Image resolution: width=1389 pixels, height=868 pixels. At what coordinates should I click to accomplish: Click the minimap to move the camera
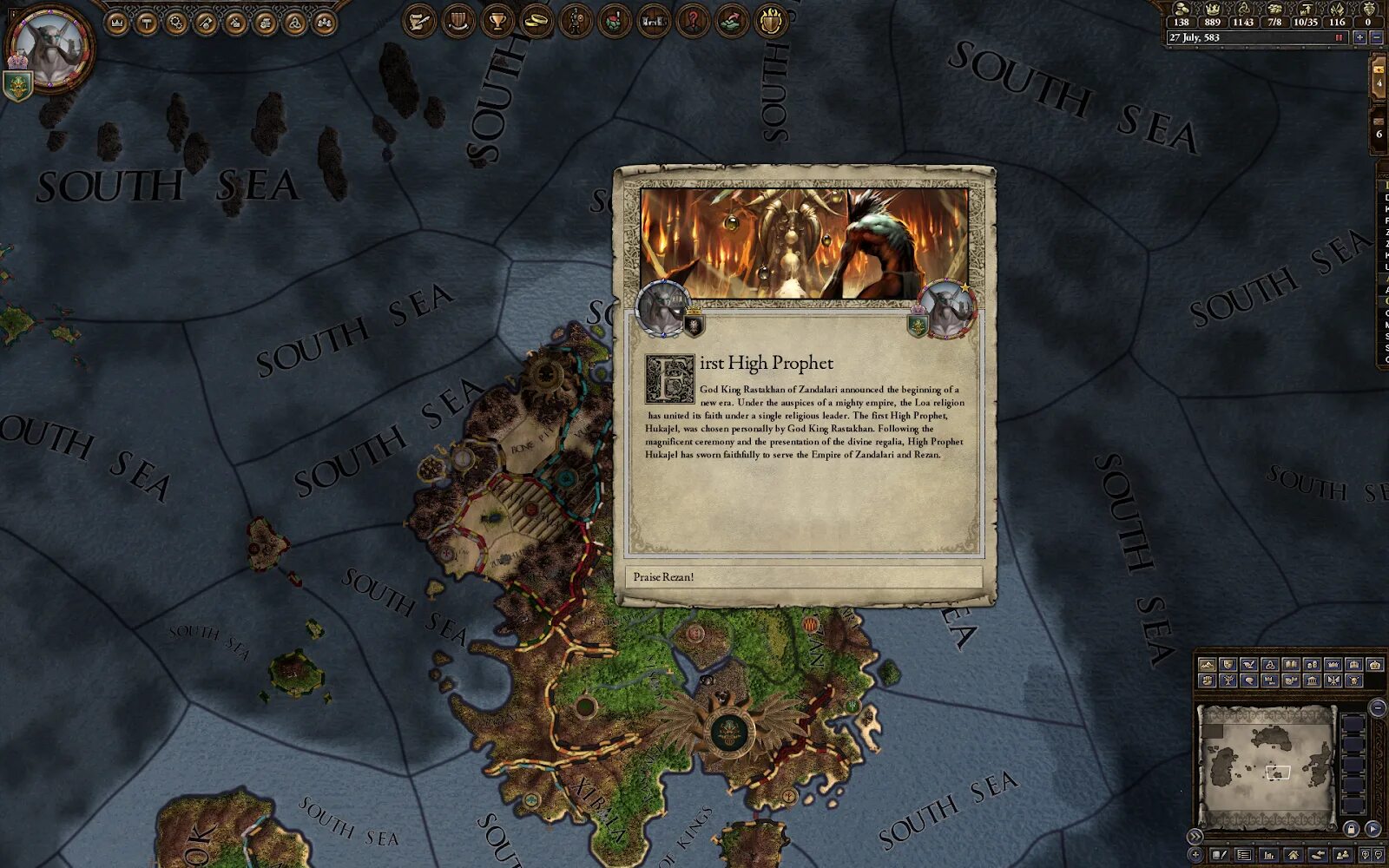[x=1266, y=762]
